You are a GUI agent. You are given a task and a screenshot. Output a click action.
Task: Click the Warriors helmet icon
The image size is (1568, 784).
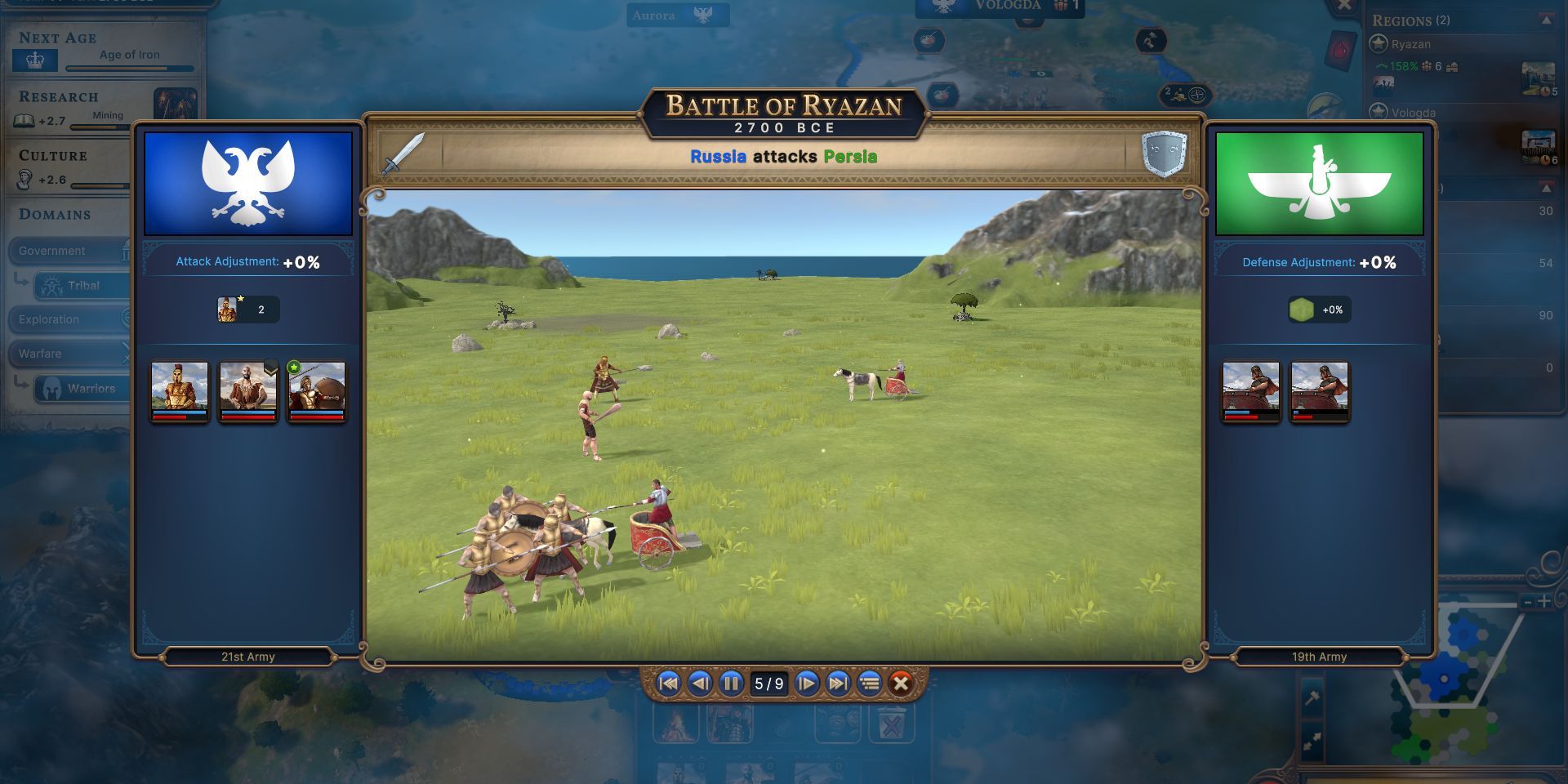point(52,388)
